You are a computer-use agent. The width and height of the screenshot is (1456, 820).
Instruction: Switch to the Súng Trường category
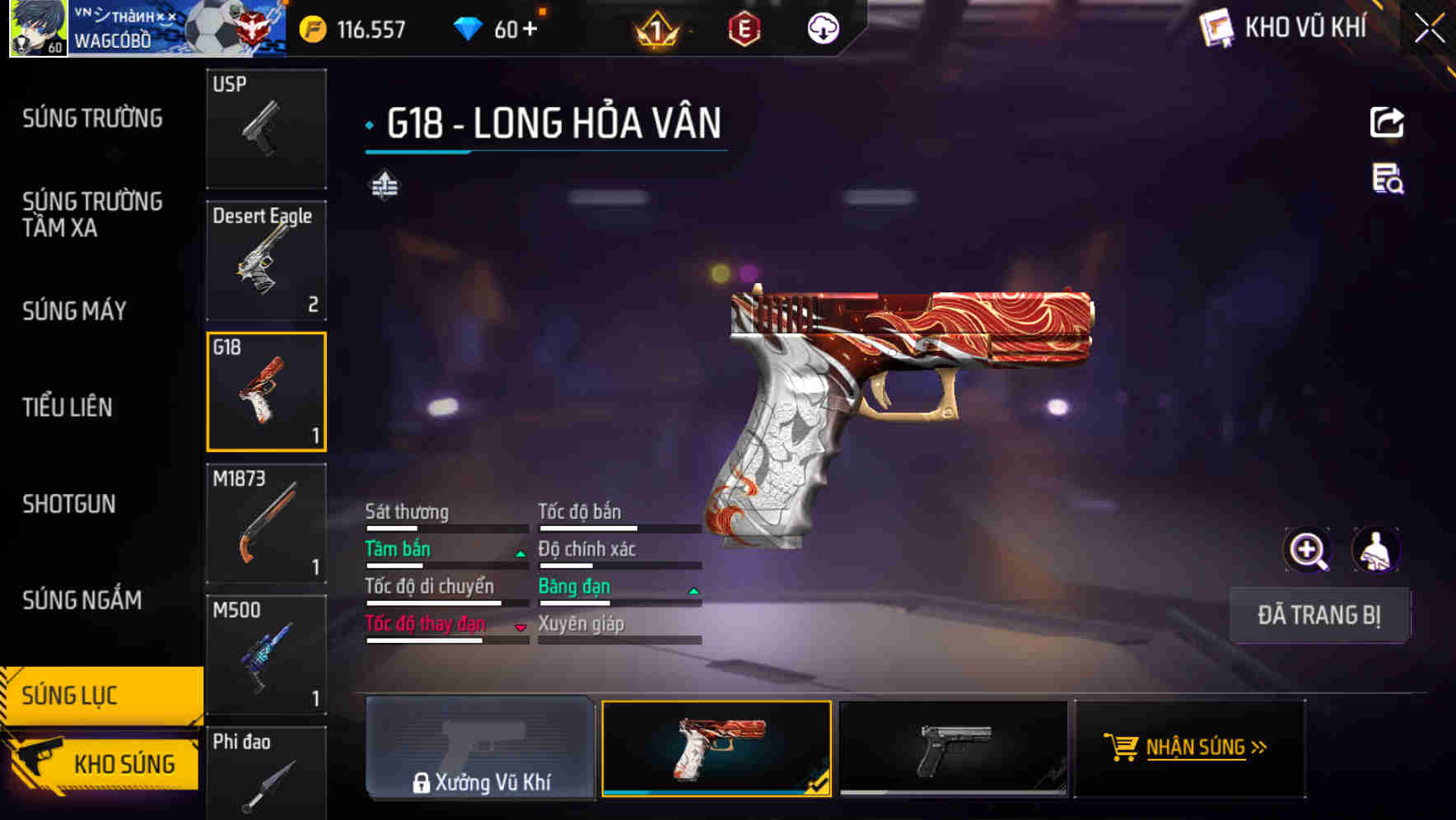[x=92, y=119]
